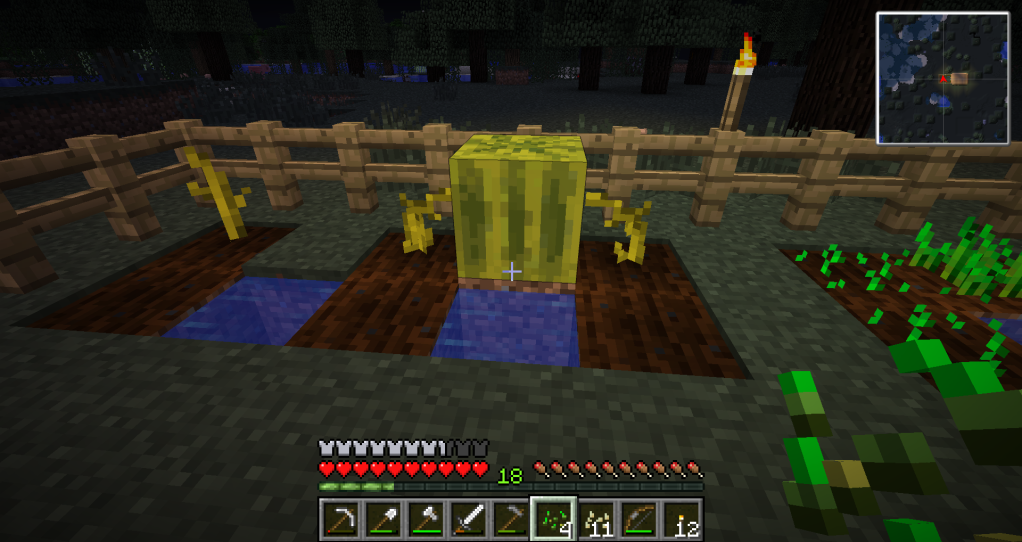This screenshot has height=542, width=1022.
Task: Select the bow hotbar slot
Action: coord(638,518)
